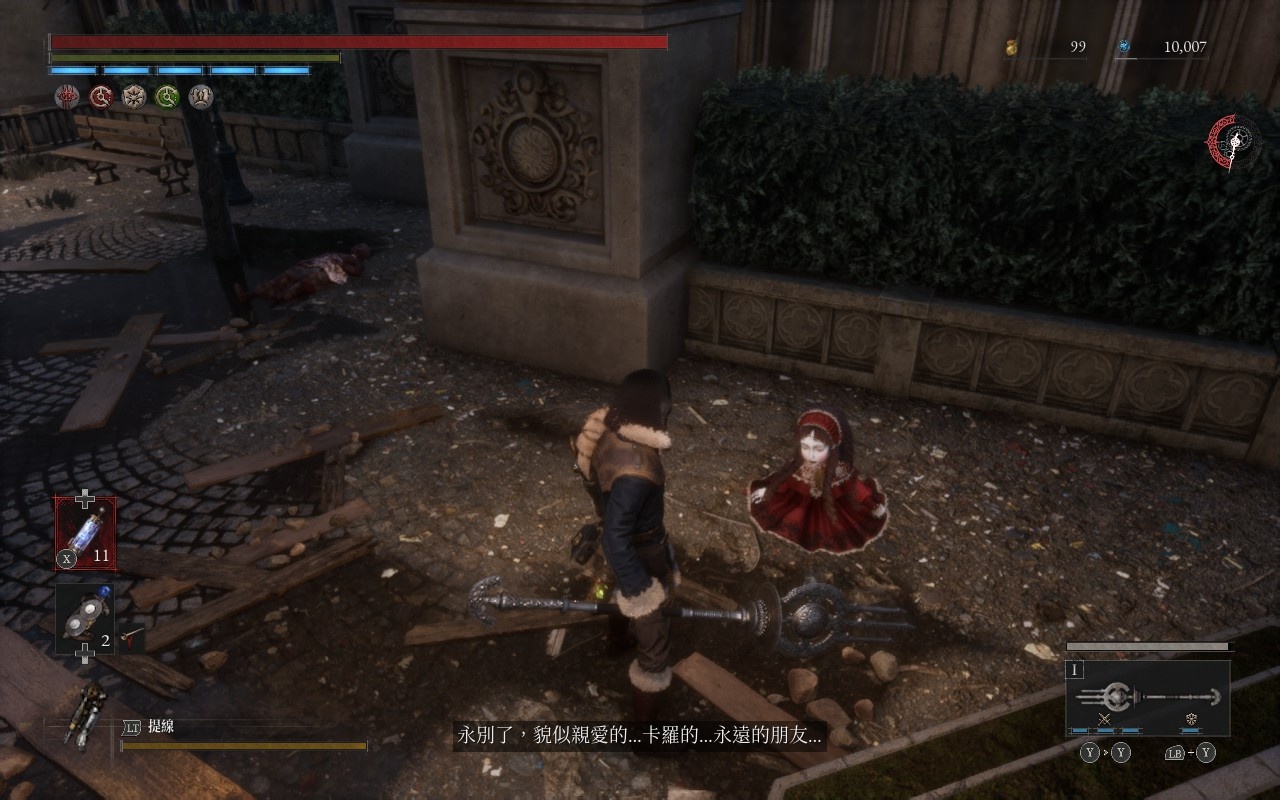Activate the Puppet String legion arm icon
The image size is (1280, 800).
click(83, 713)
